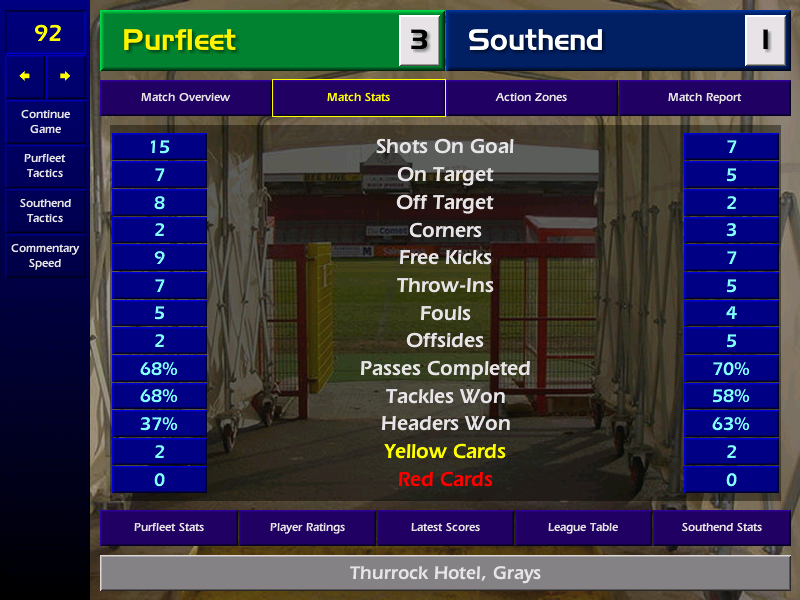
Task: Click the Southend team name banner
Action: pyautogui.click(x=595, y=40)
